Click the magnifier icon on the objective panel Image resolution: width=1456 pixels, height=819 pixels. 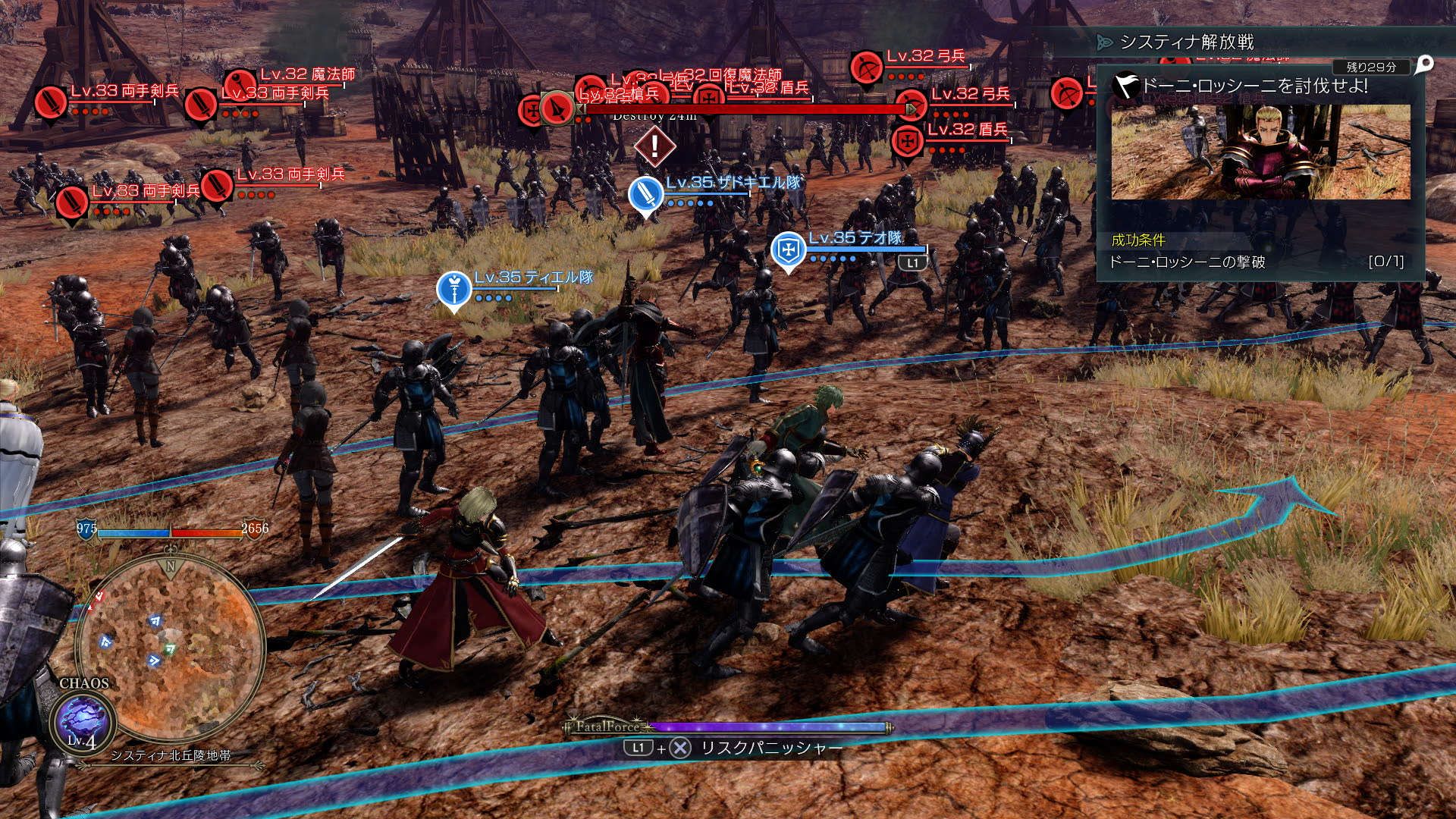(1424, 64)
